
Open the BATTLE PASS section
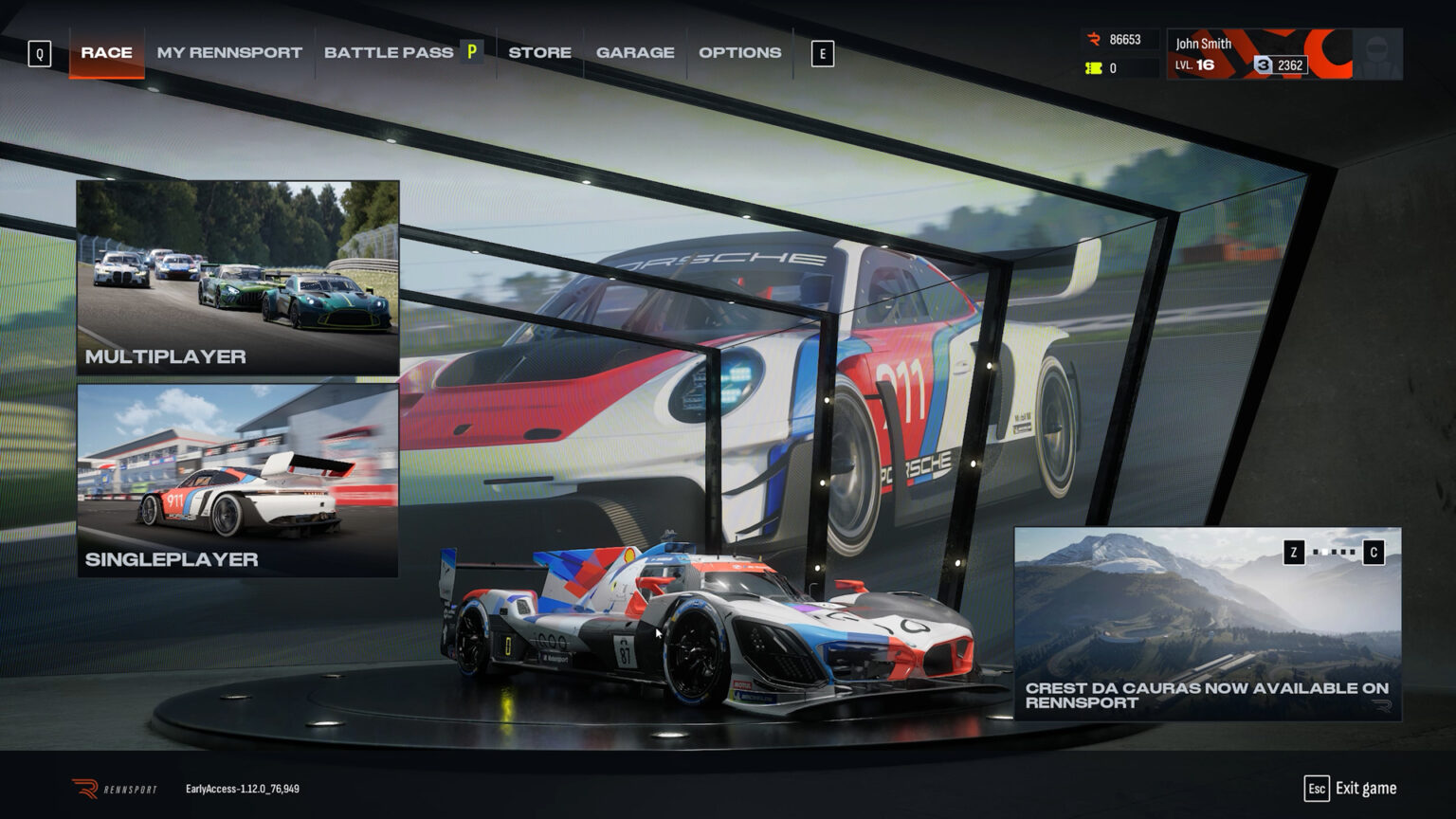coord(389,52)
